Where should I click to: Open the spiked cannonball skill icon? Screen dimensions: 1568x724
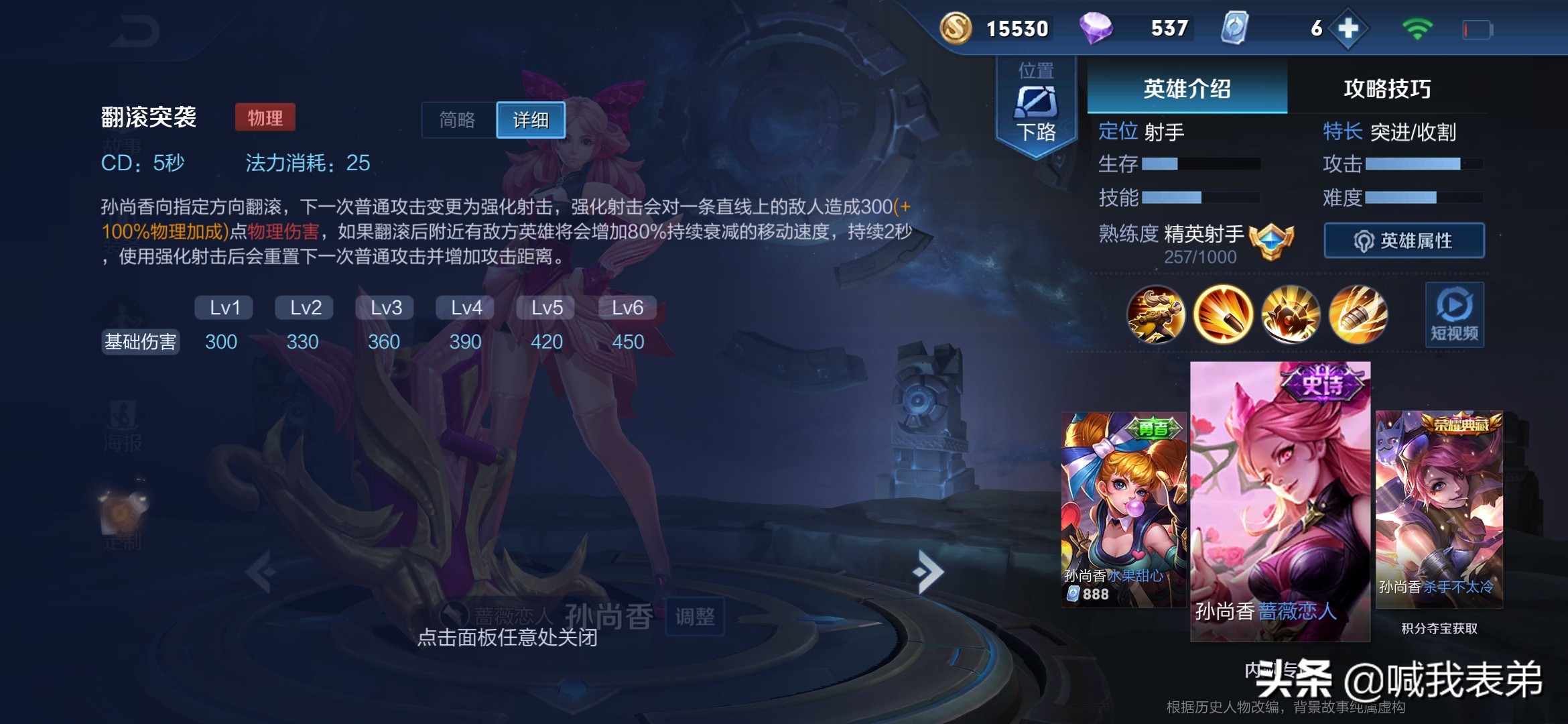(x=1292, y=315)
